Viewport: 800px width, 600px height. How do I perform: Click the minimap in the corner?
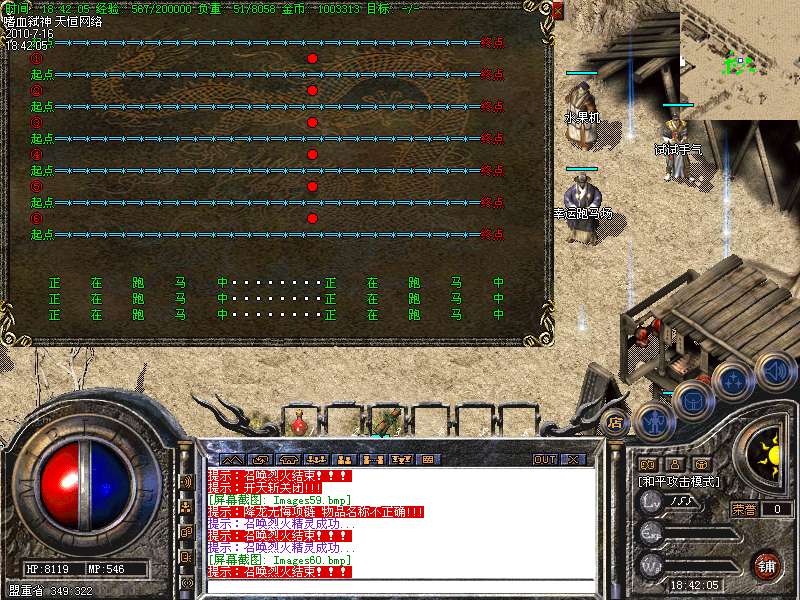tap(740, 60)
